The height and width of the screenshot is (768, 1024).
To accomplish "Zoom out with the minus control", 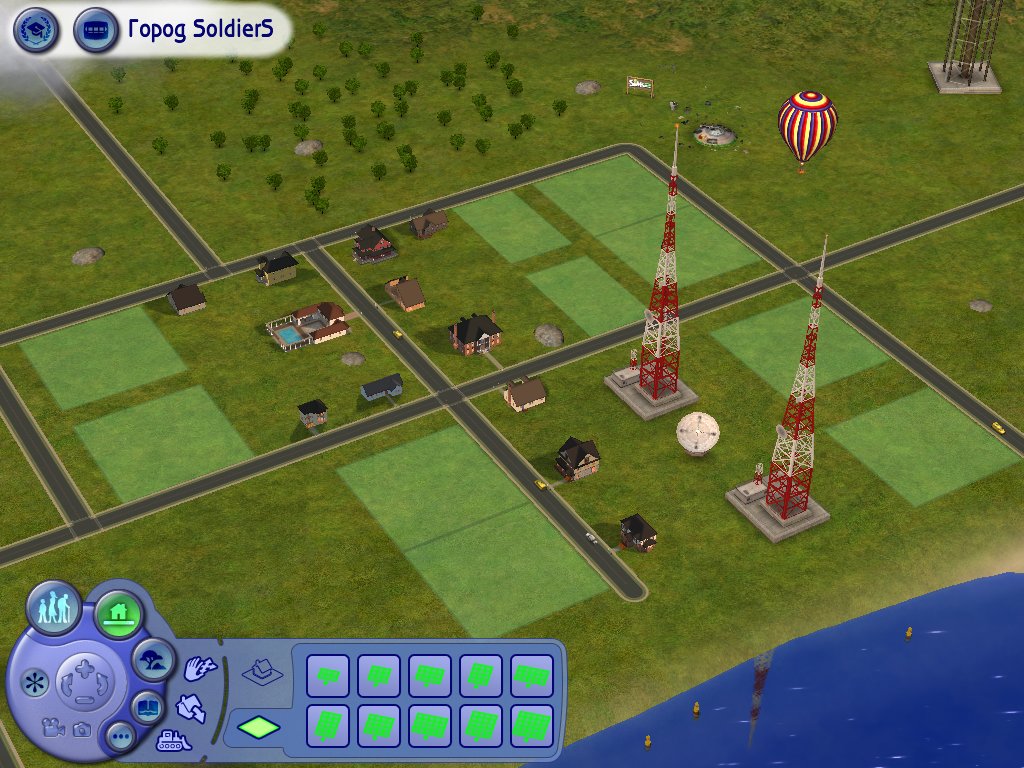I will point(84,700).
